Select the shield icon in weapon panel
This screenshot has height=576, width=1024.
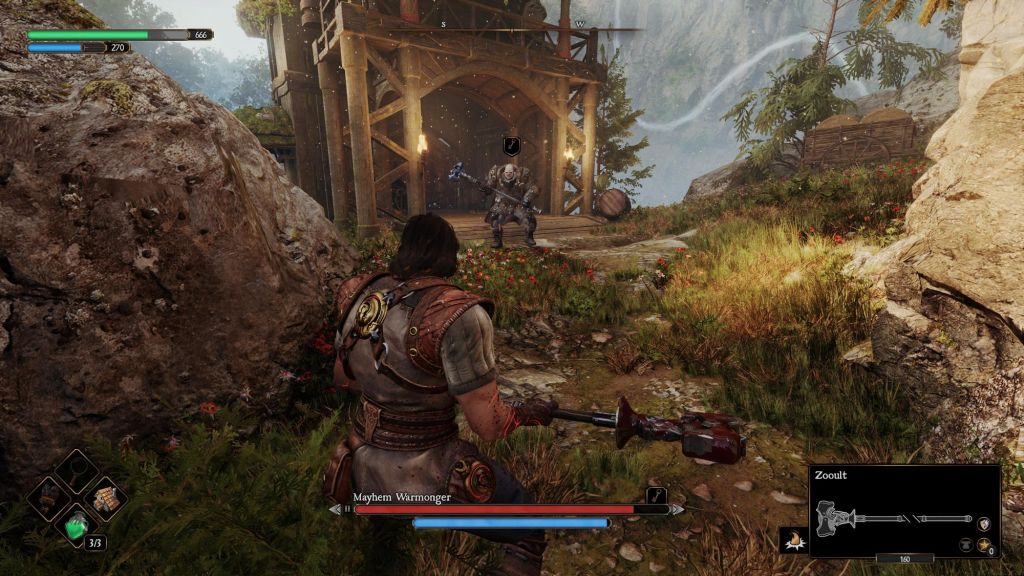(986, 523)
